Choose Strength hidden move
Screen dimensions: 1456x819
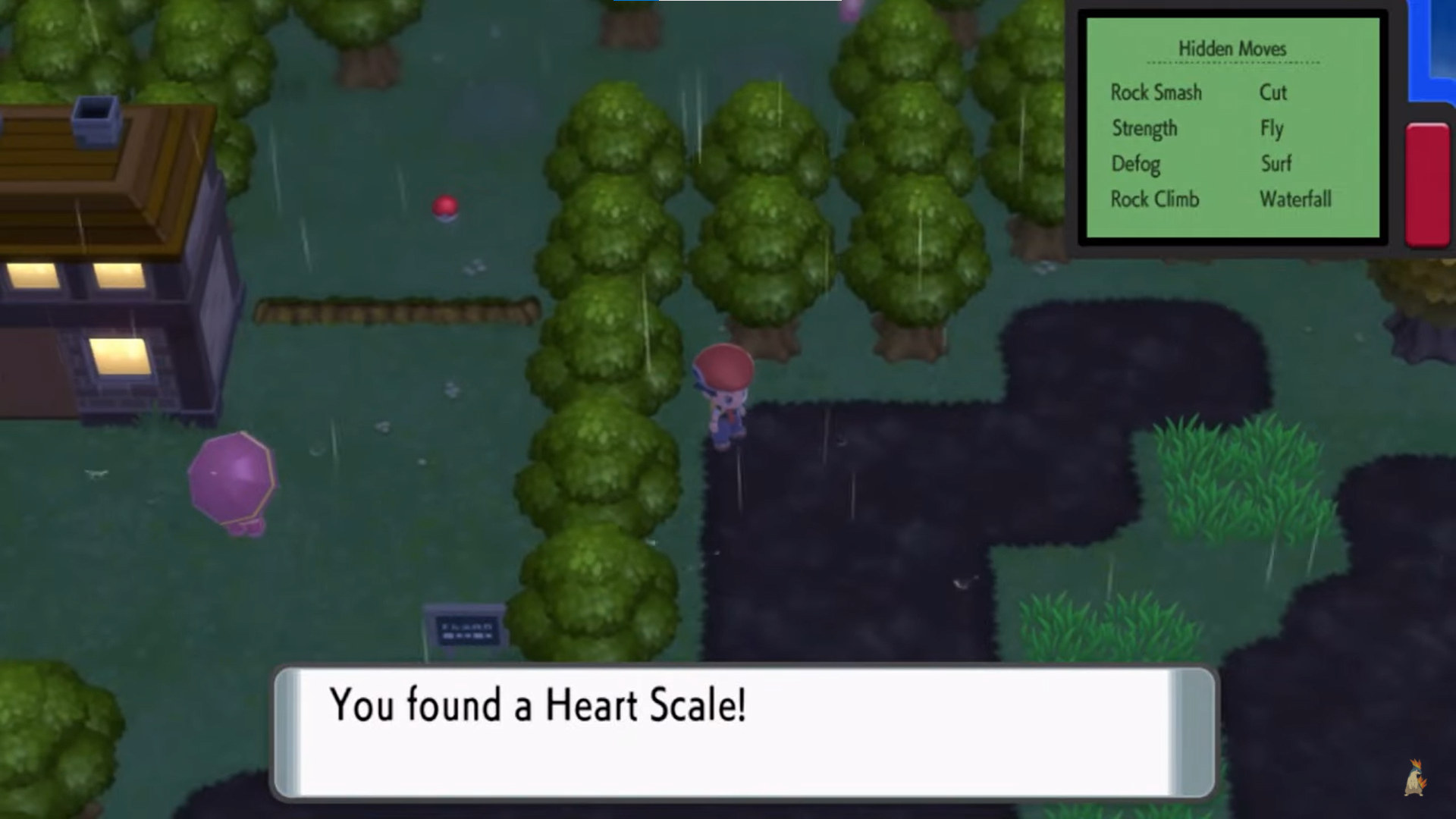pyautogui.click(x=1144, y=129)
